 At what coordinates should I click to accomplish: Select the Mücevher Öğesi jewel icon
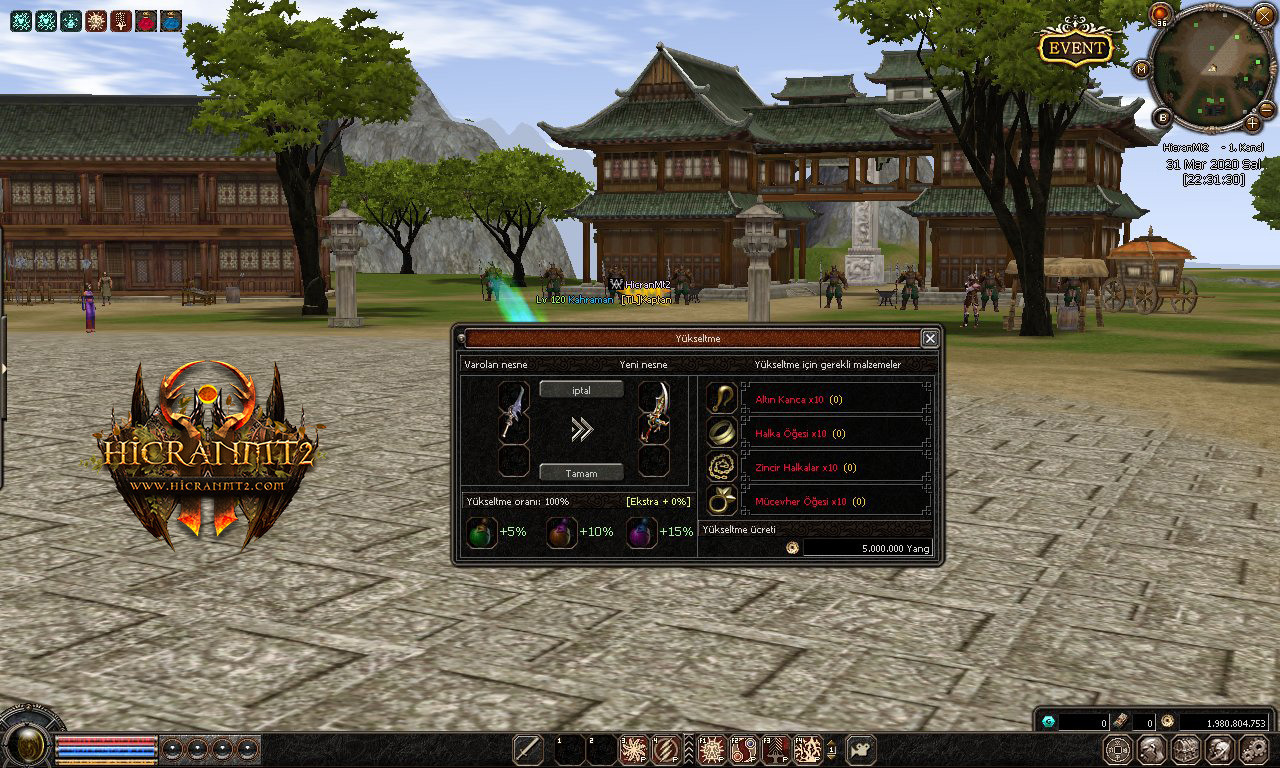pyautogui.click(x=721, y=500)
